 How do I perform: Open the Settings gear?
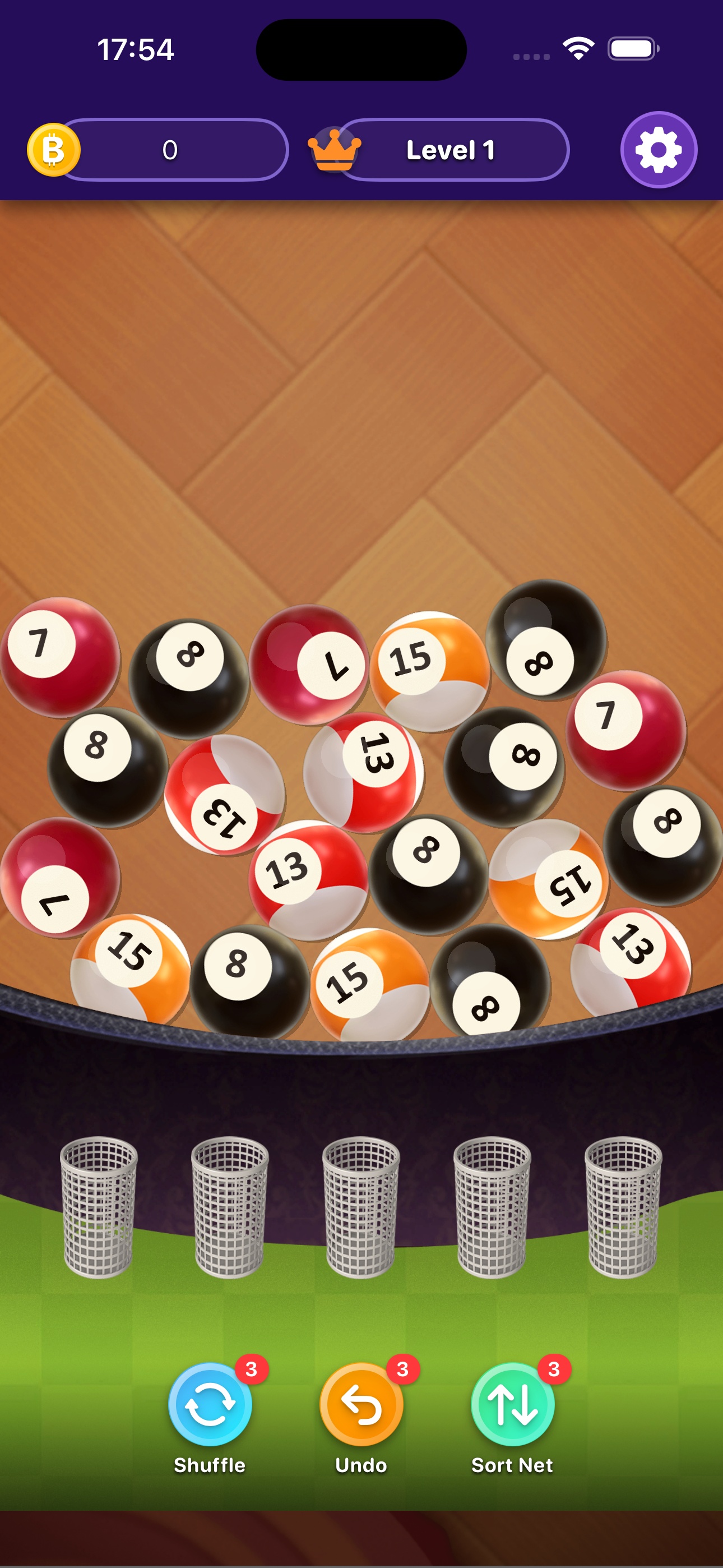point(659,150)
